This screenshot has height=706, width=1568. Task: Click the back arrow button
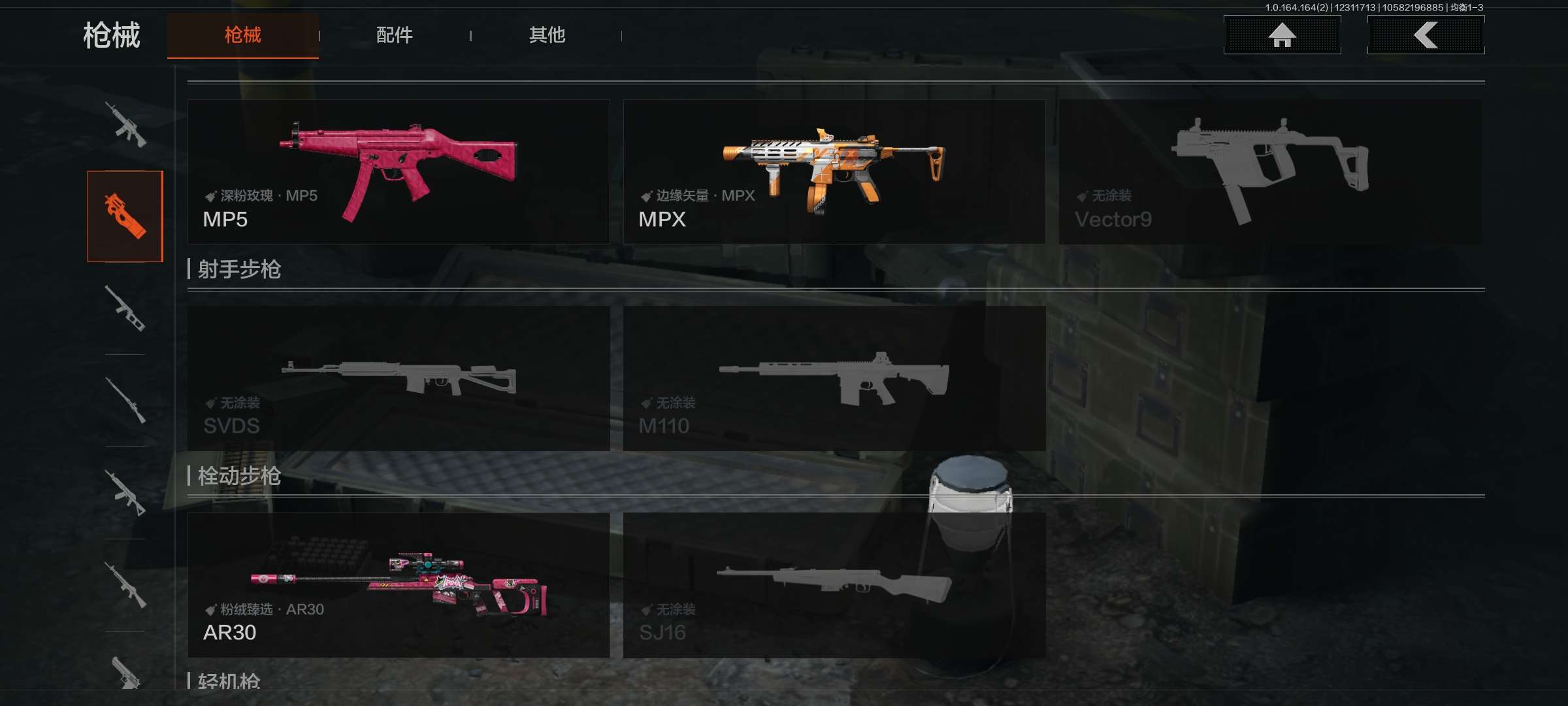(x=1426, y=35)
